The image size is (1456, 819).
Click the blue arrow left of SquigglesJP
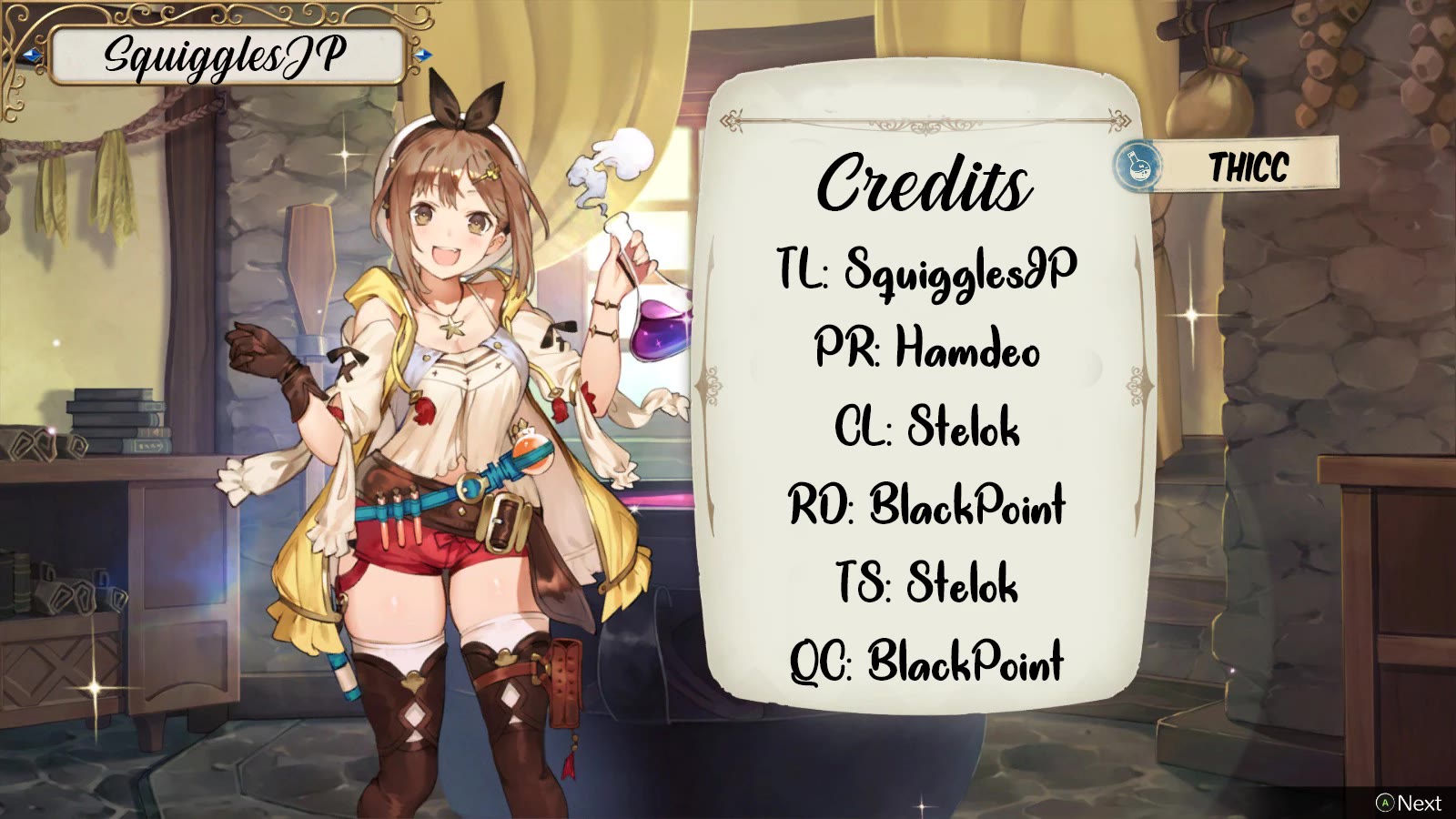(x=33, y=56)
